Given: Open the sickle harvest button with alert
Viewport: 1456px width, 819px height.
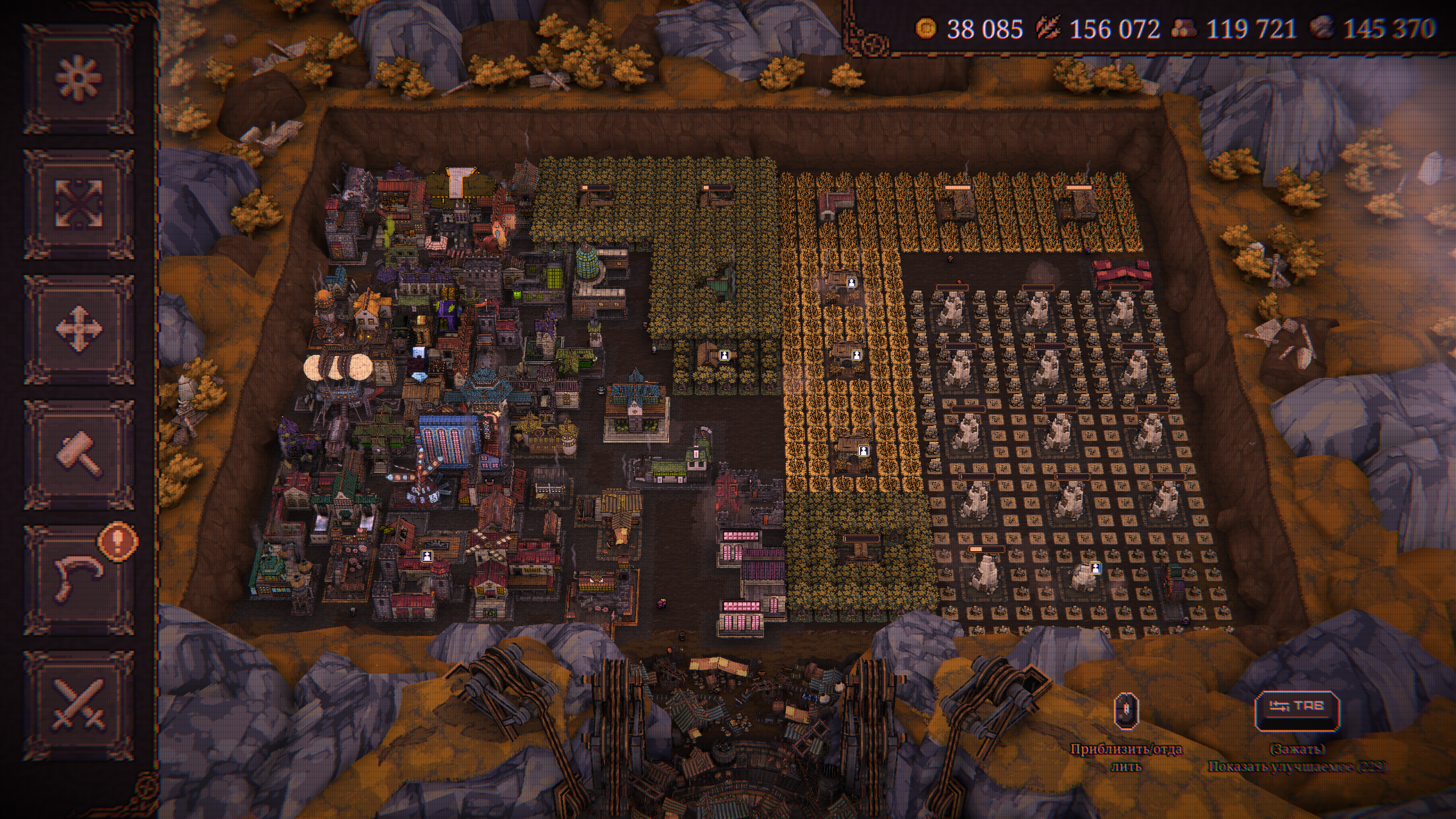Looking at the screenshot, I should point(78,580).
